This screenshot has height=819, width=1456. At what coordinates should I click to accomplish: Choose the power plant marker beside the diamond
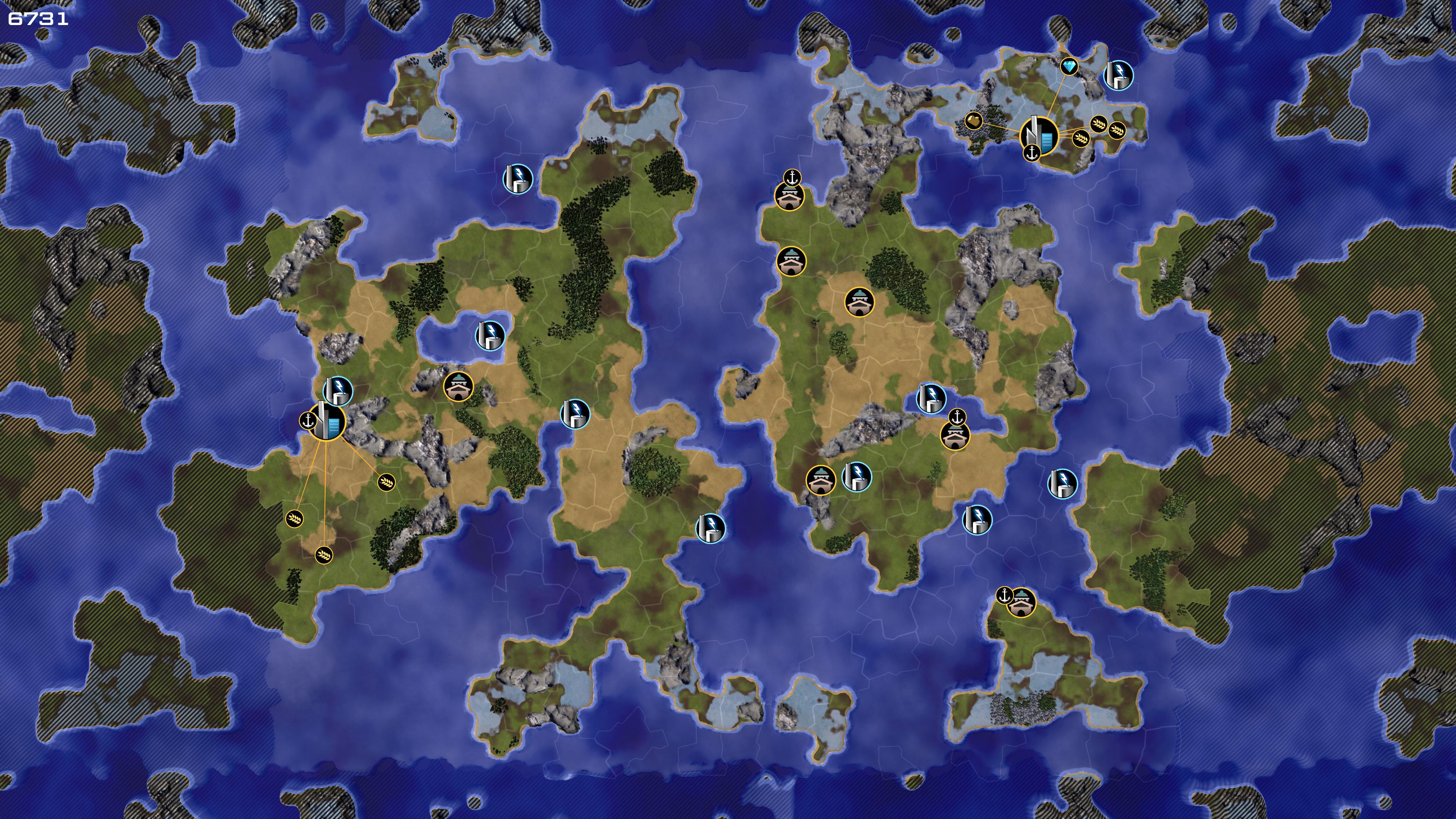pos(1119,75)
